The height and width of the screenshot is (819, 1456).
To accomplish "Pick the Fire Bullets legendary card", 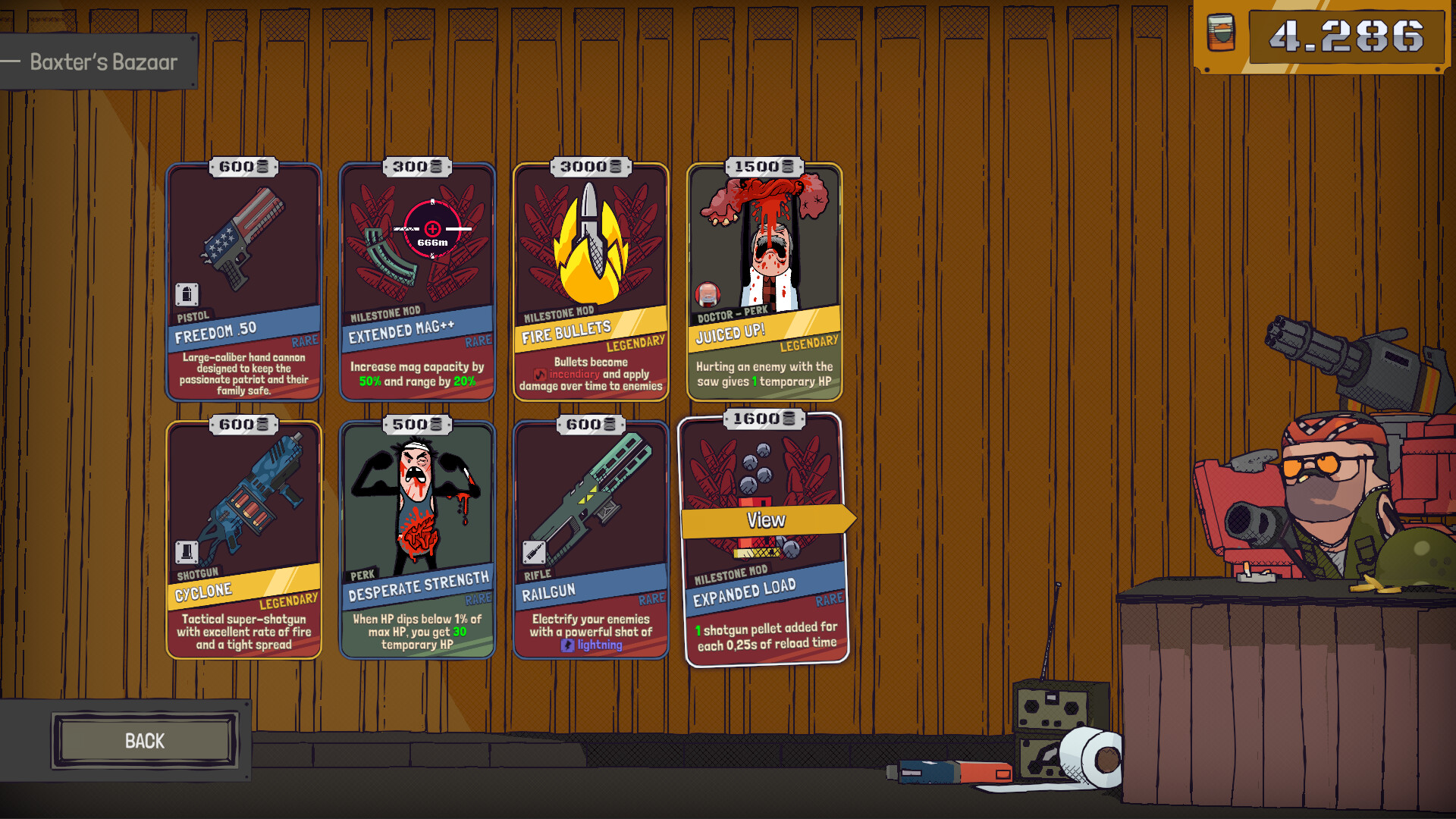I will click(x=591, y=282).
